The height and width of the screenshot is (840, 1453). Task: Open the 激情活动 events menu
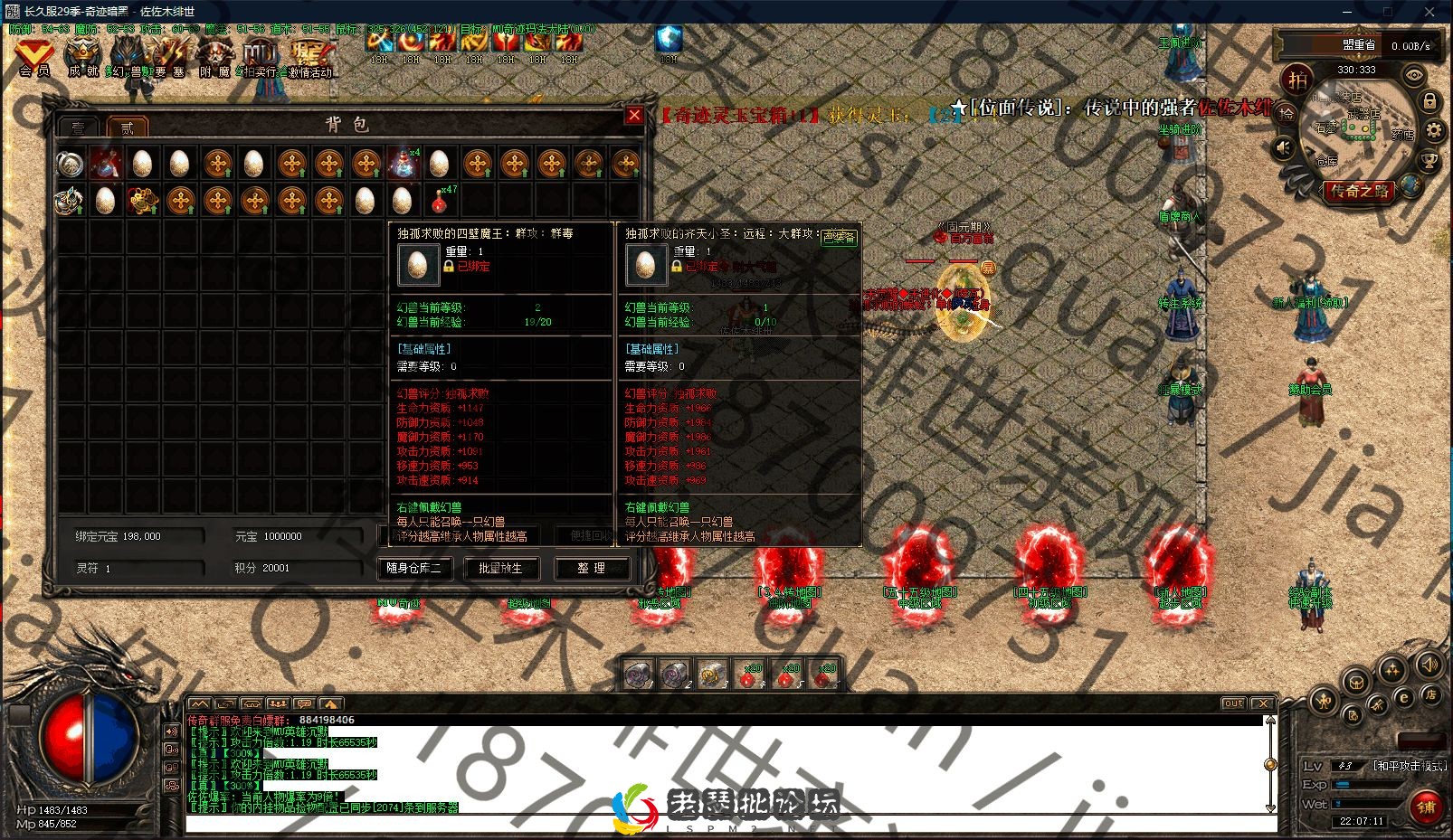[310, 57]
